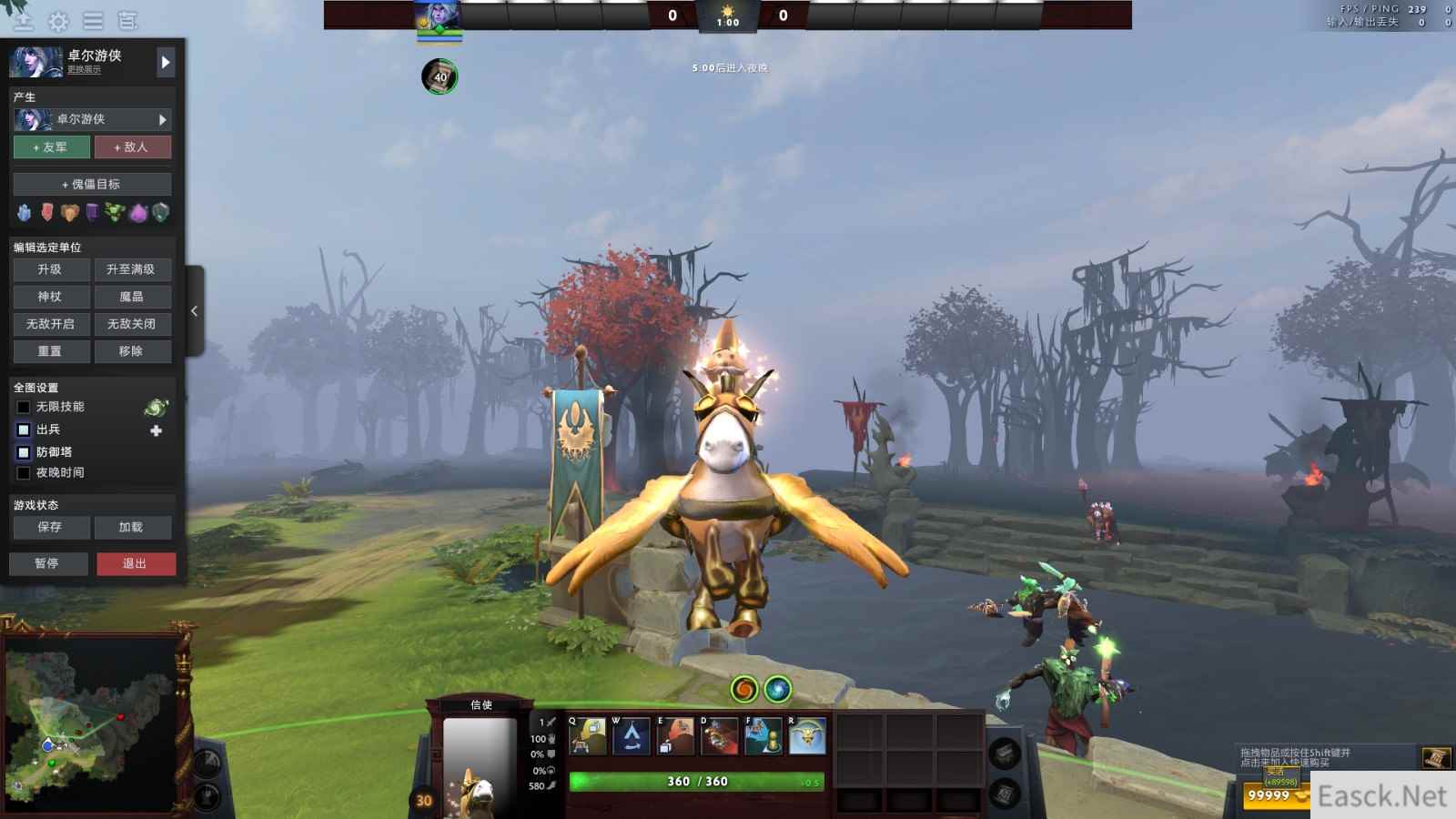Remove the selected unit with 移除
Screen dimensions: 1456x819
(132, 351)
